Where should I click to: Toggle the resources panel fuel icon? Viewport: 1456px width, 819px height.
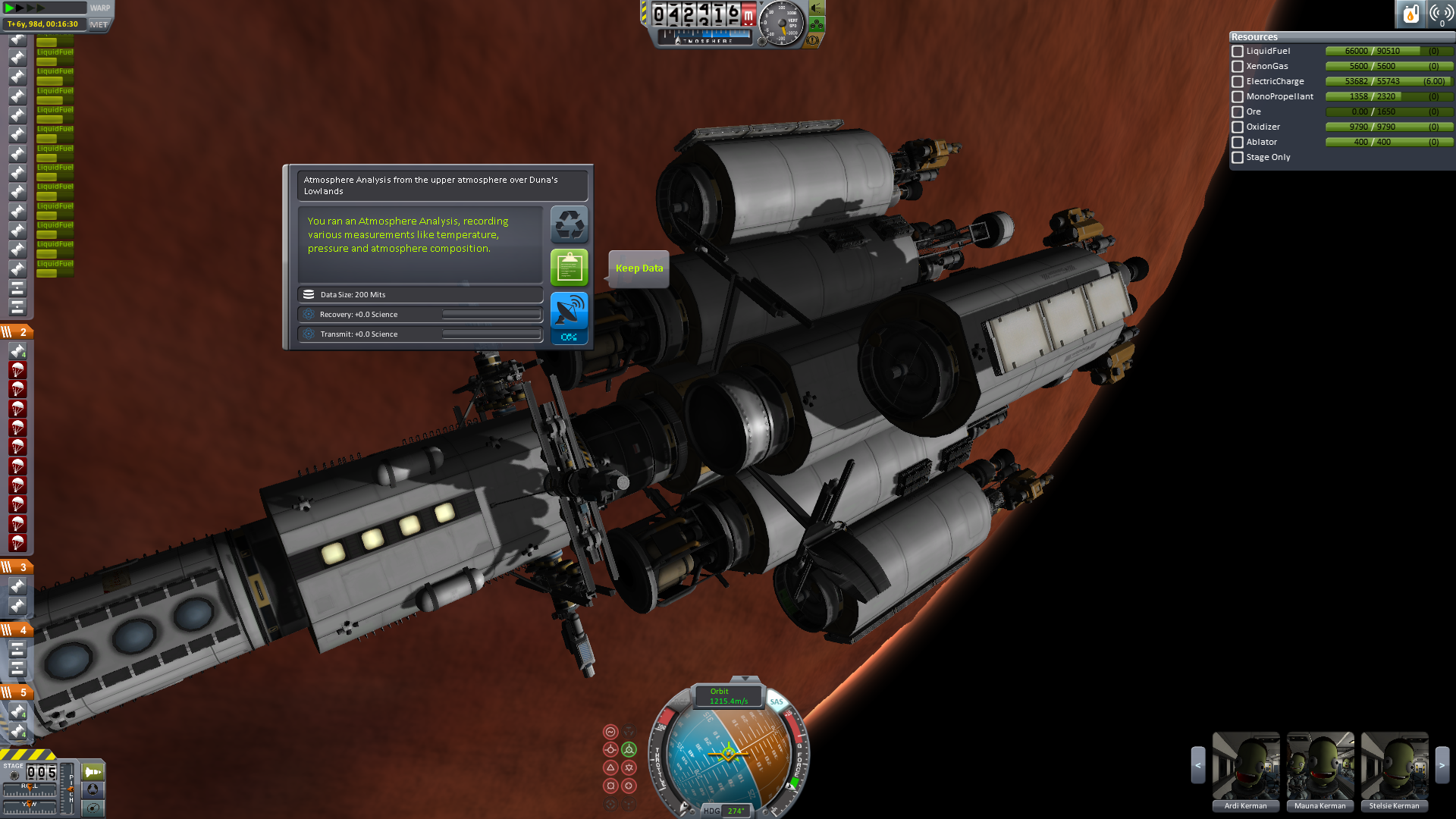point(1410,14)
